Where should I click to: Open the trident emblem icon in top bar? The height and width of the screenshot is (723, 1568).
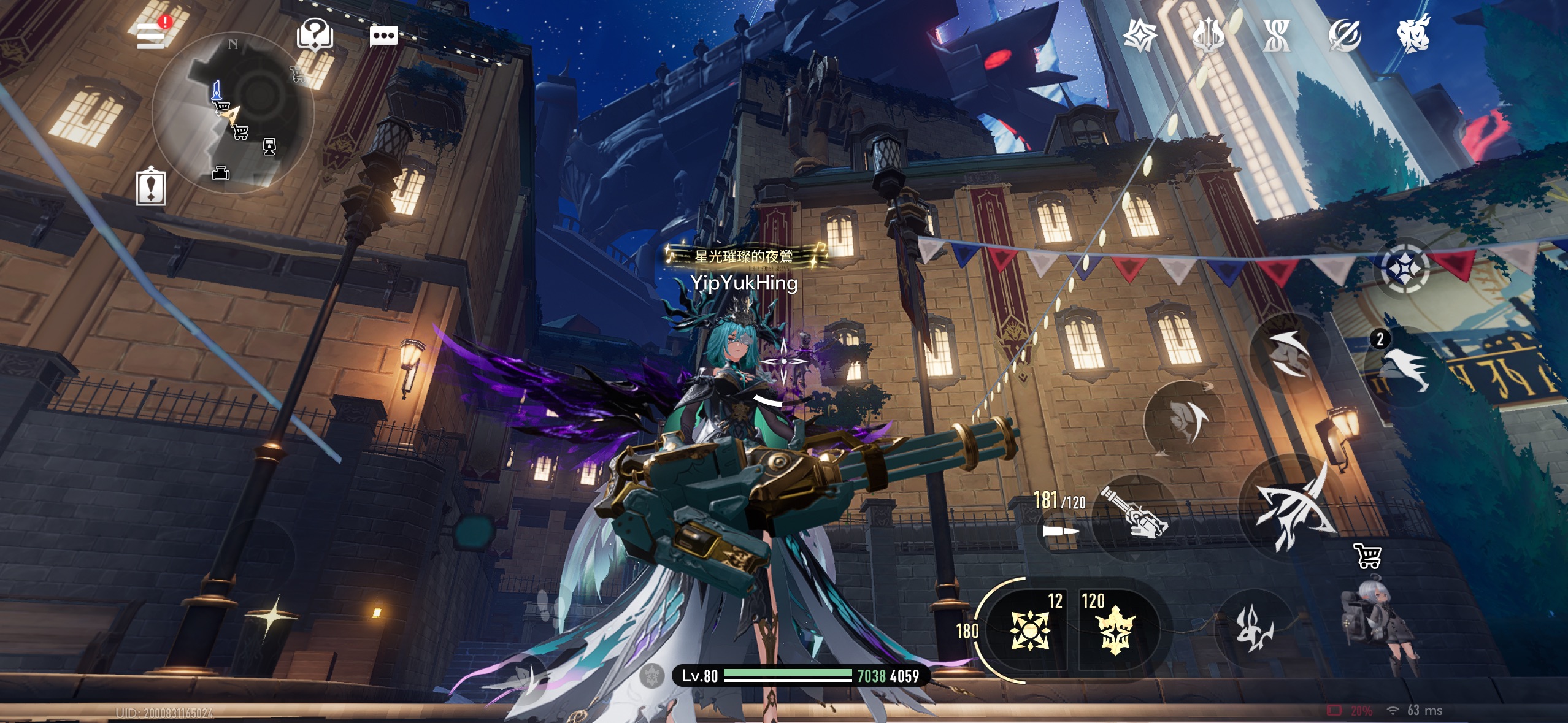pyautogui.click(x=1209, y=35)
